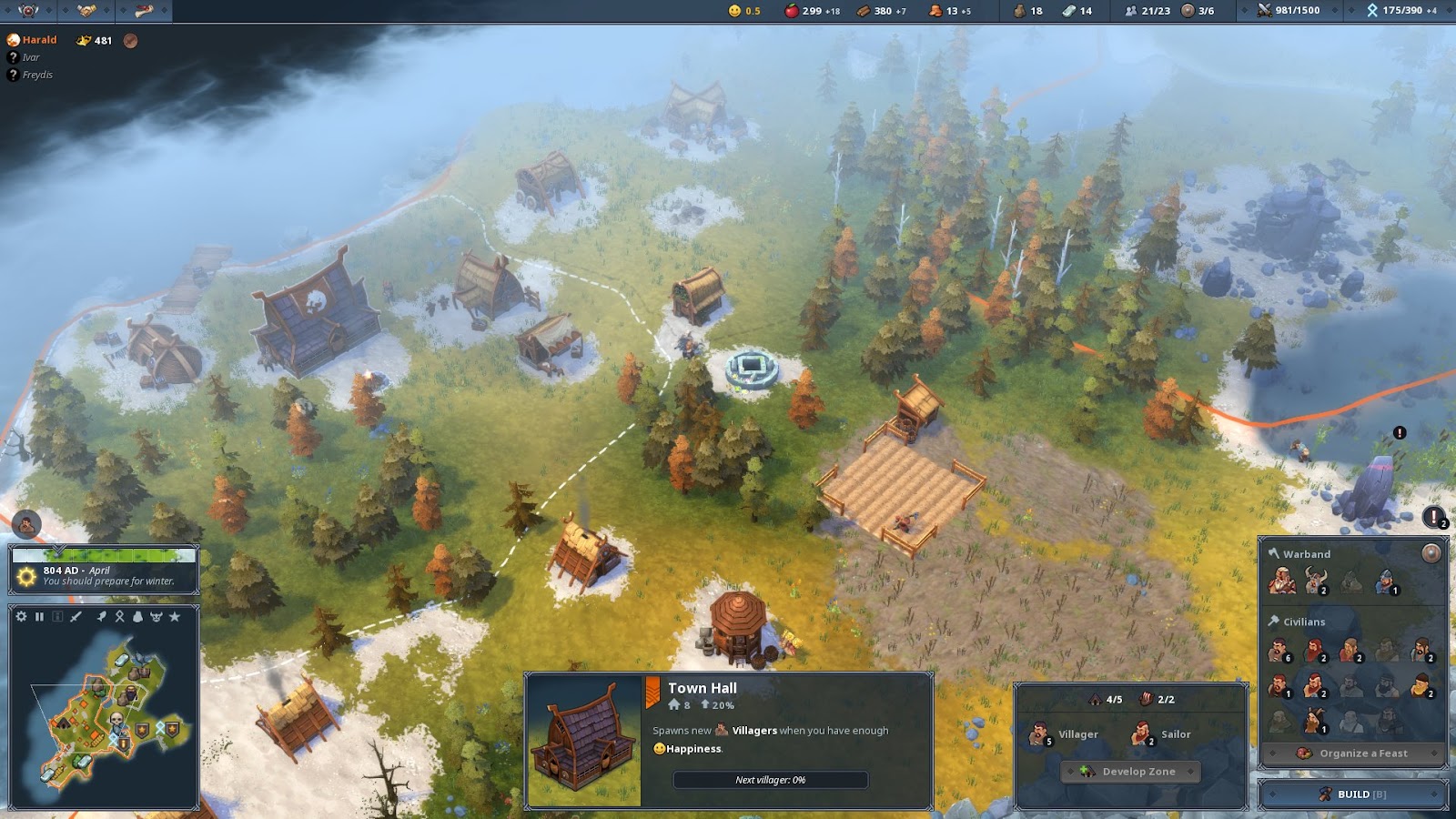Toggle the horned skull minimap filter
This screenshot has height=819, width=1456.
[x=156, y=616]
